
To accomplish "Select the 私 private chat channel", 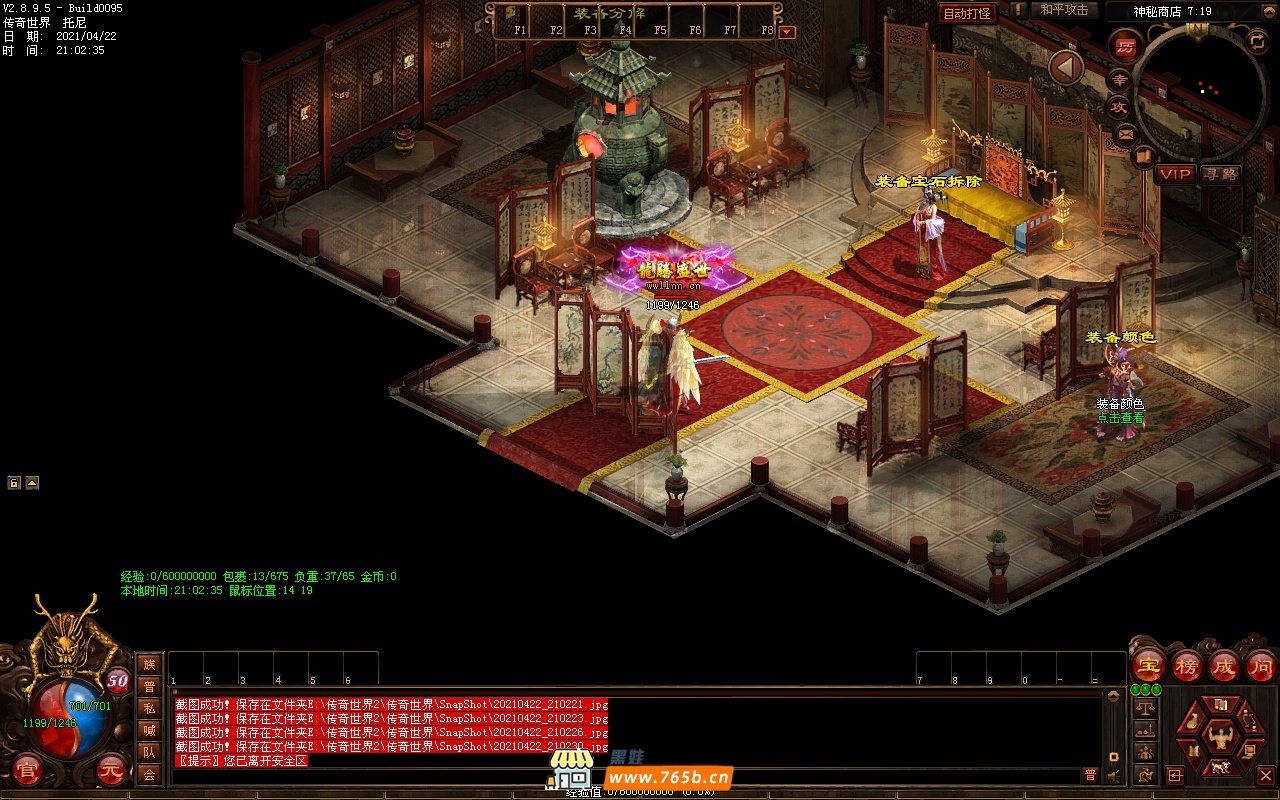I will pos(149,708).
